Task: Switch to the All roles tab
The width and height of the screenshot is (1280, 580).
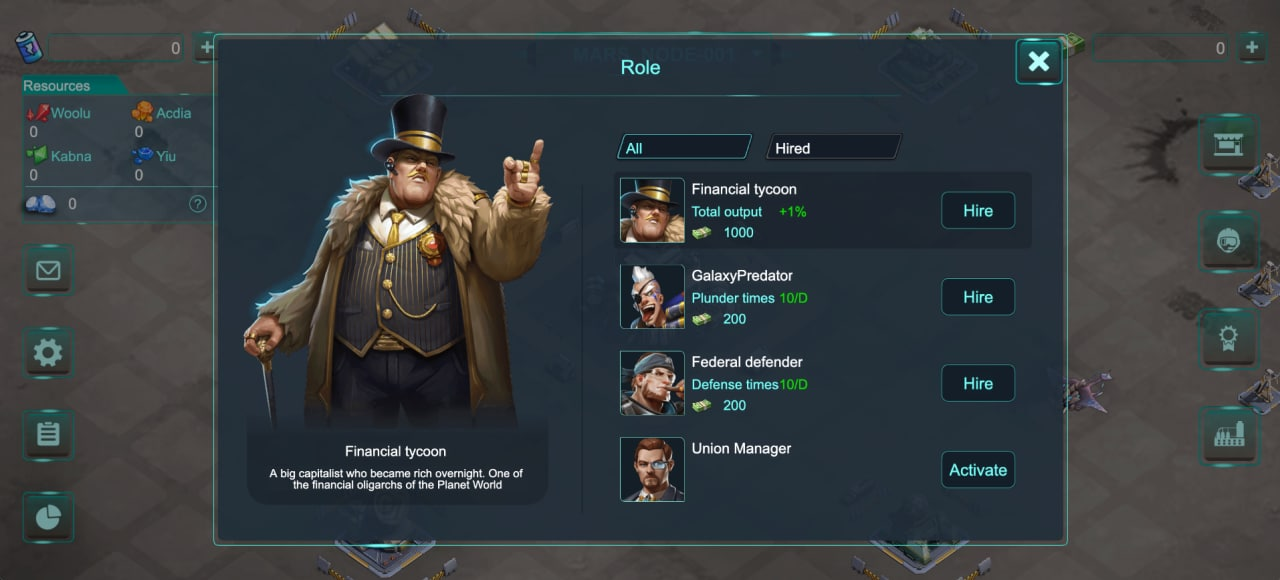Action: (x=684, y=148)
